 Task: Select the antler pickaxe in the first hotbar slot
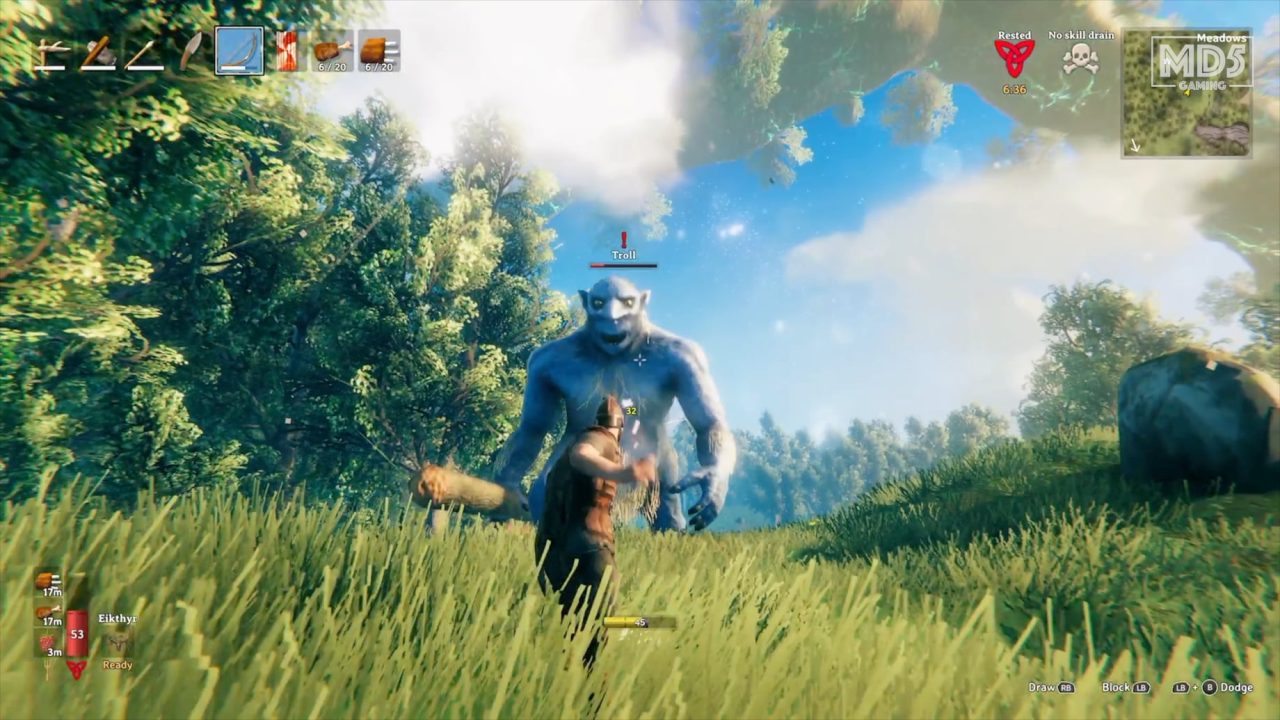(50, 50)
